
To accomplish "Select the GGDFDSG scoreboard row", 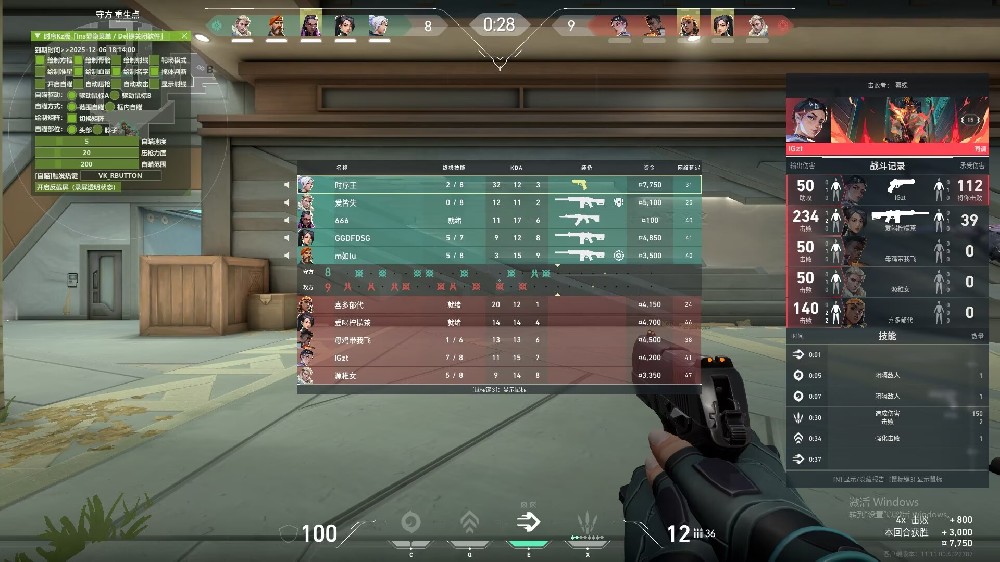I will point(498,238).
